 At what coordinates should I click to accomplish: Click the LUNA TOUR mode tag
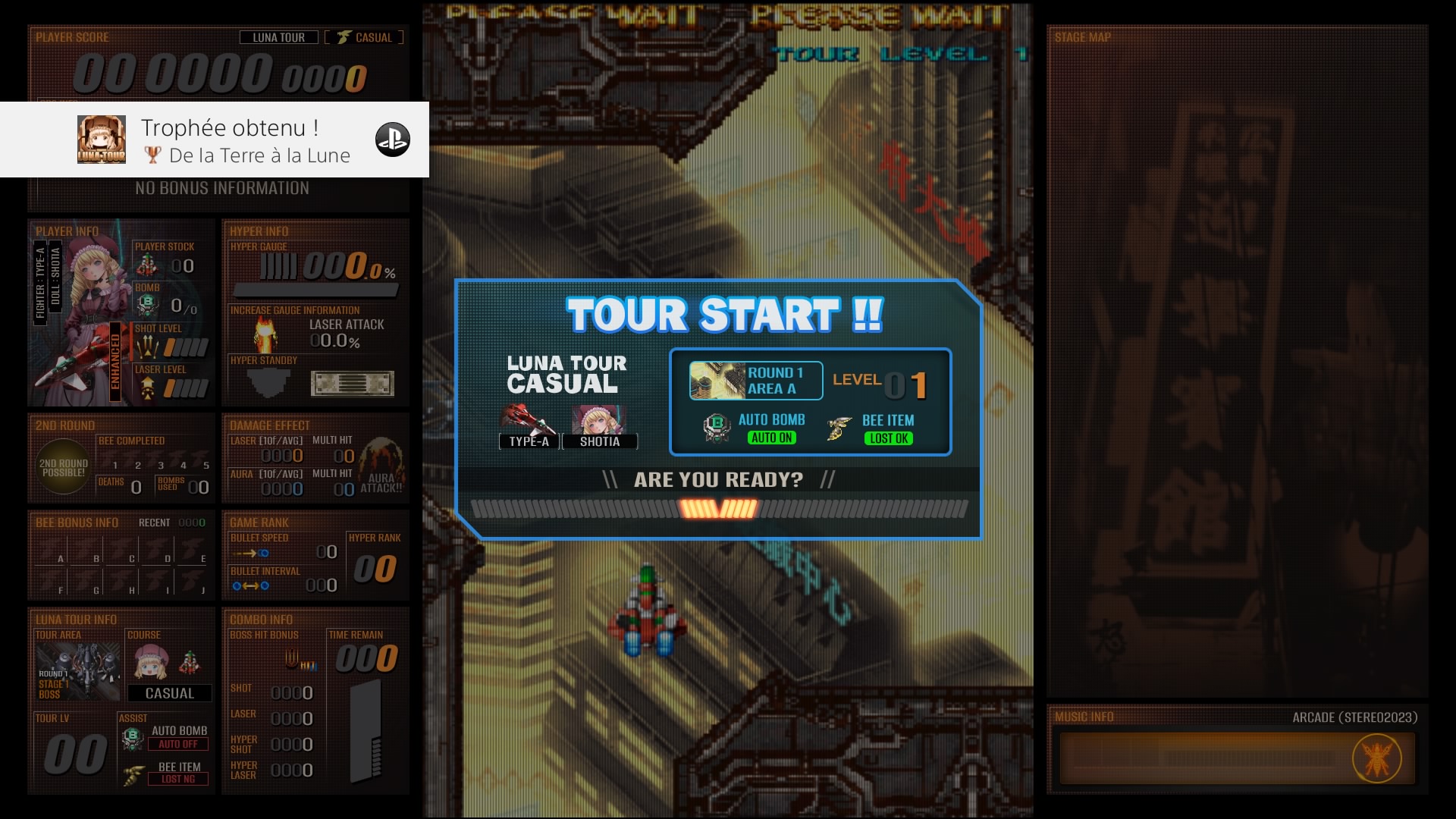[278, 37]
